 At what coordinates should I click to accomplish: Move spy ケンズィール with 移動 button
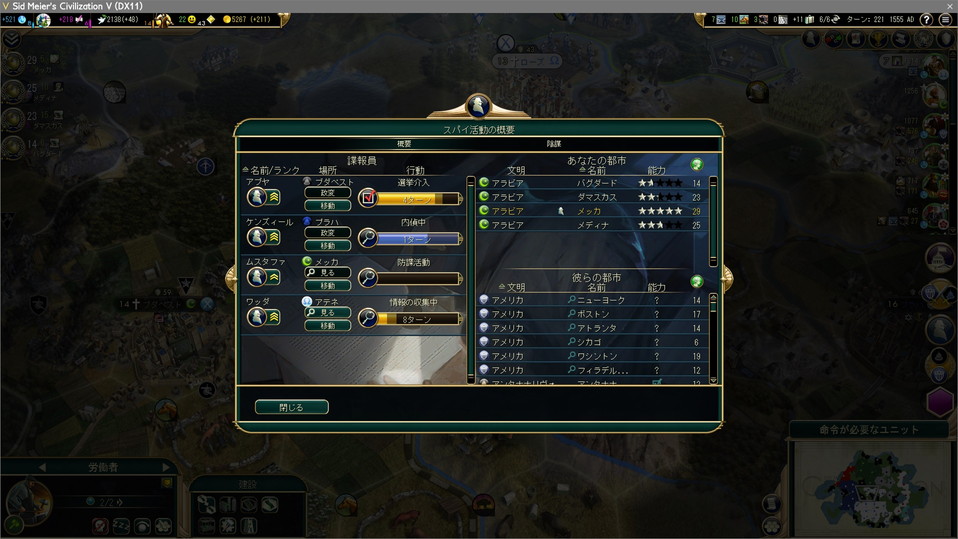[x=328, y=245]
